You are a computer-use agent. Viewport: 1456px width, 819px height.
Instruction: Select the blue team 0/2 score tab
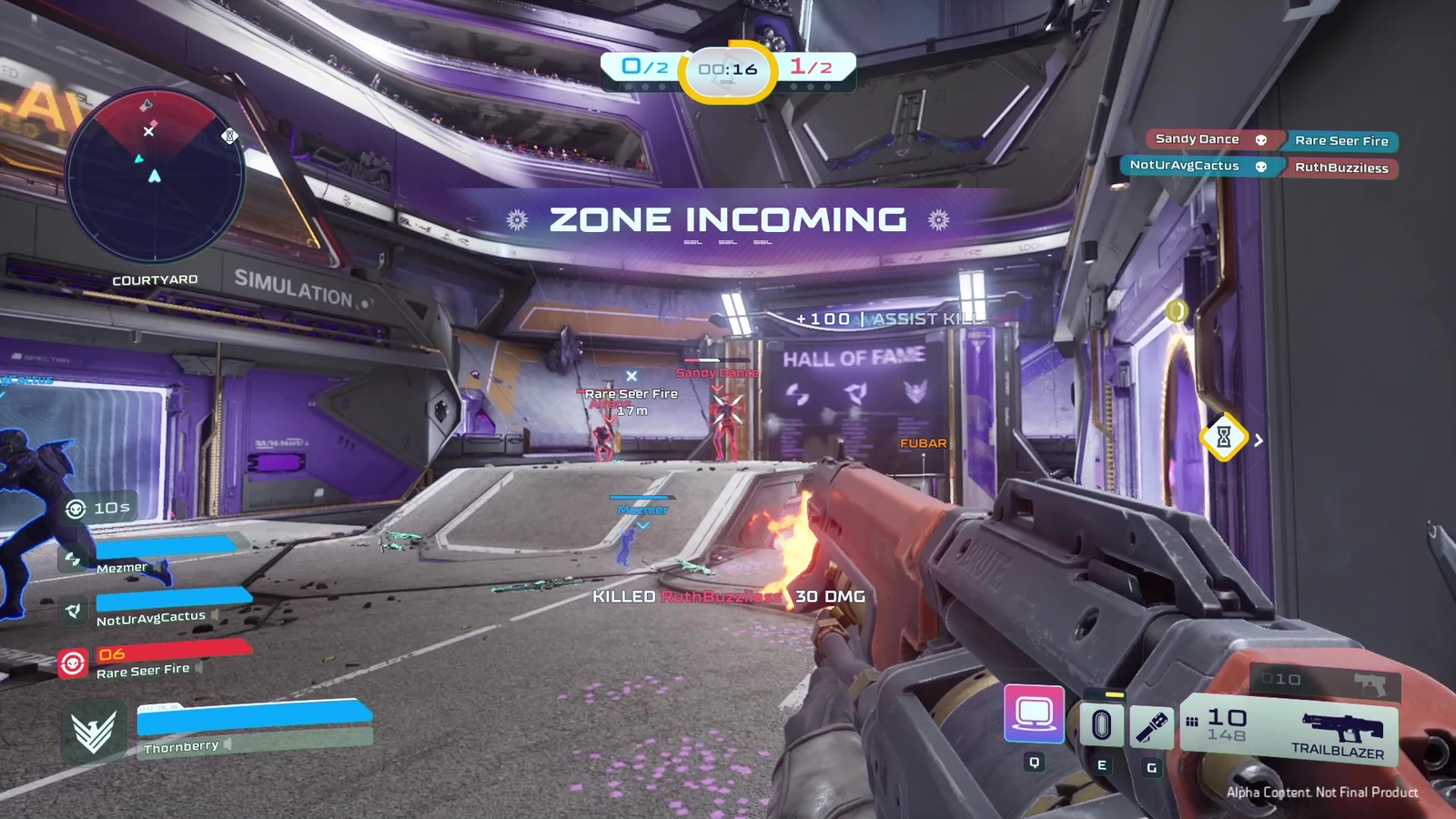(x=642, y=65)
